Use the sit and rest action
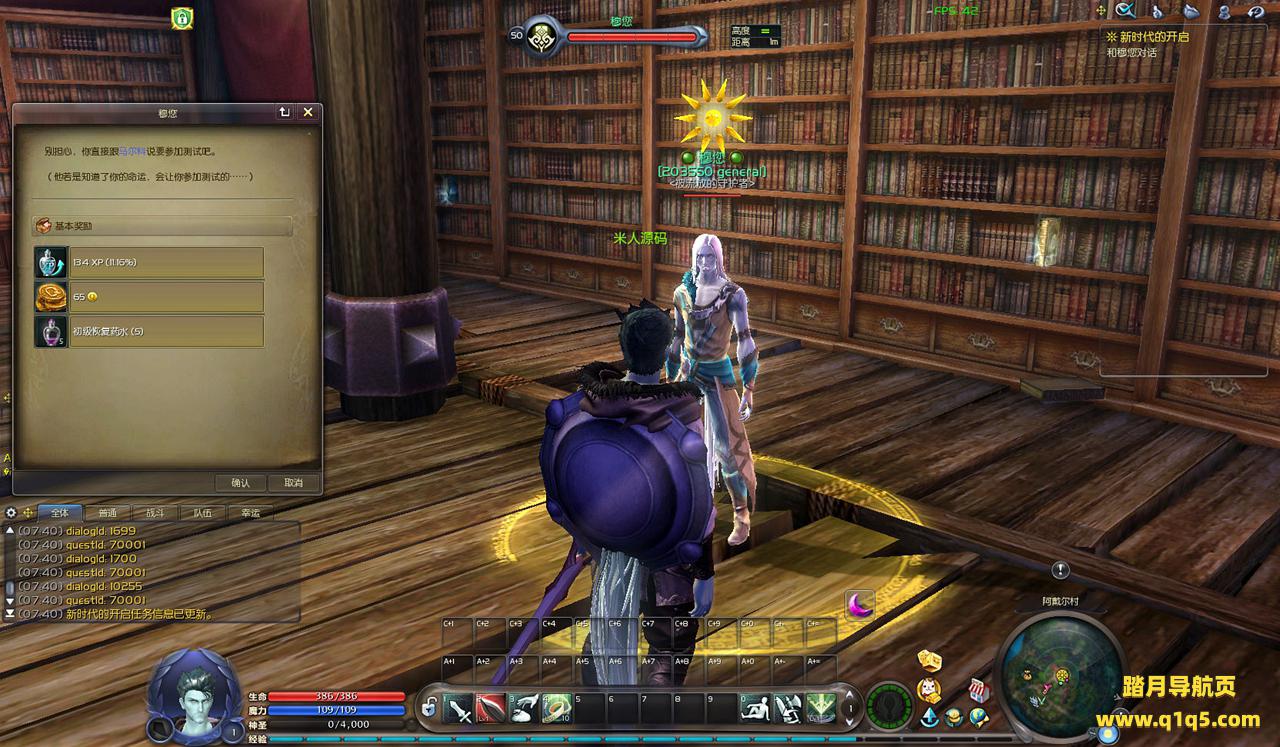This screenshot has width=1280, height=747. [755, 708]
